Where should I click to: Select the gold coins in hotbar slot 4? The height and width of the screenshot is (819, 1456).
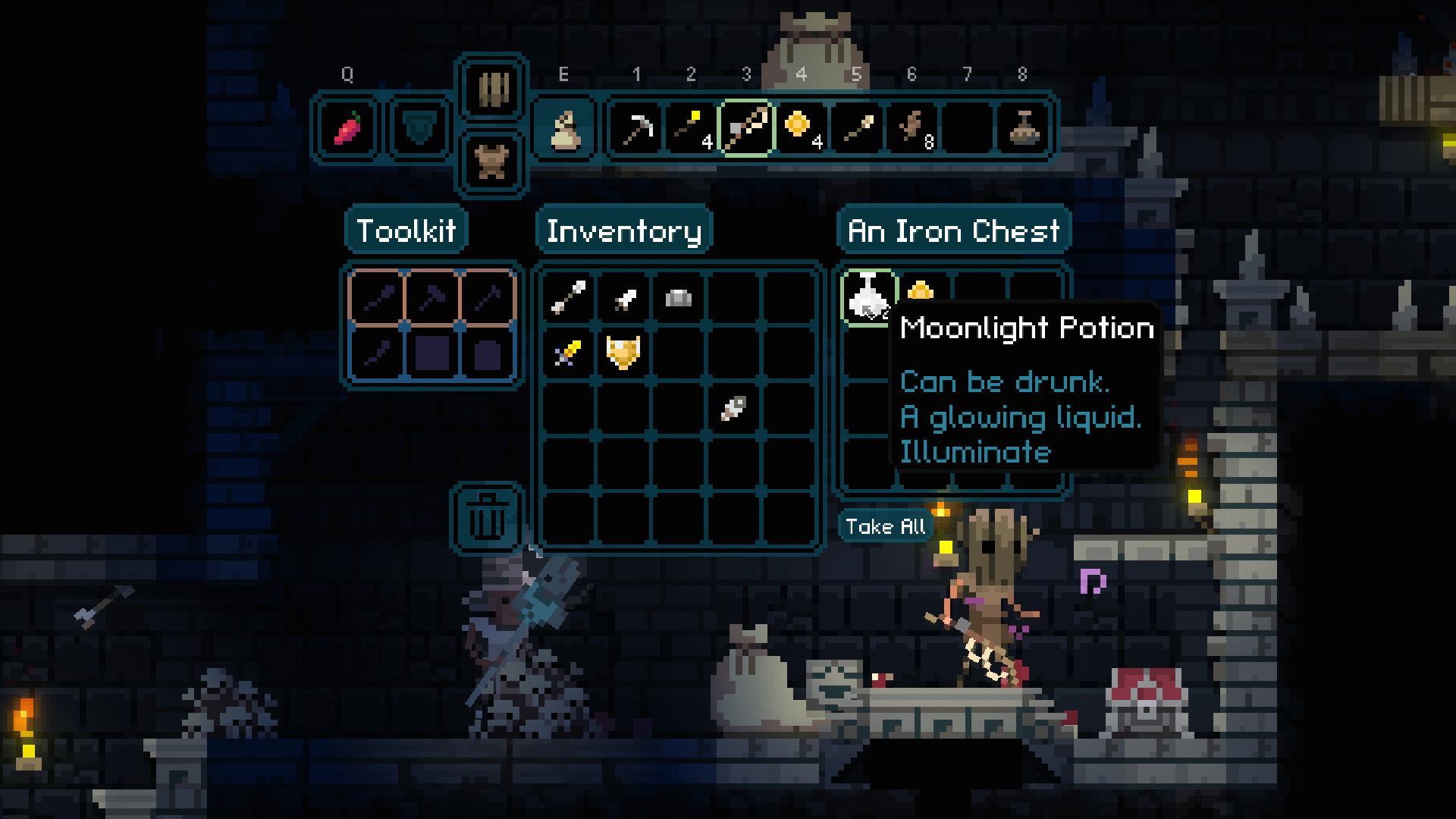pos(802,127)
